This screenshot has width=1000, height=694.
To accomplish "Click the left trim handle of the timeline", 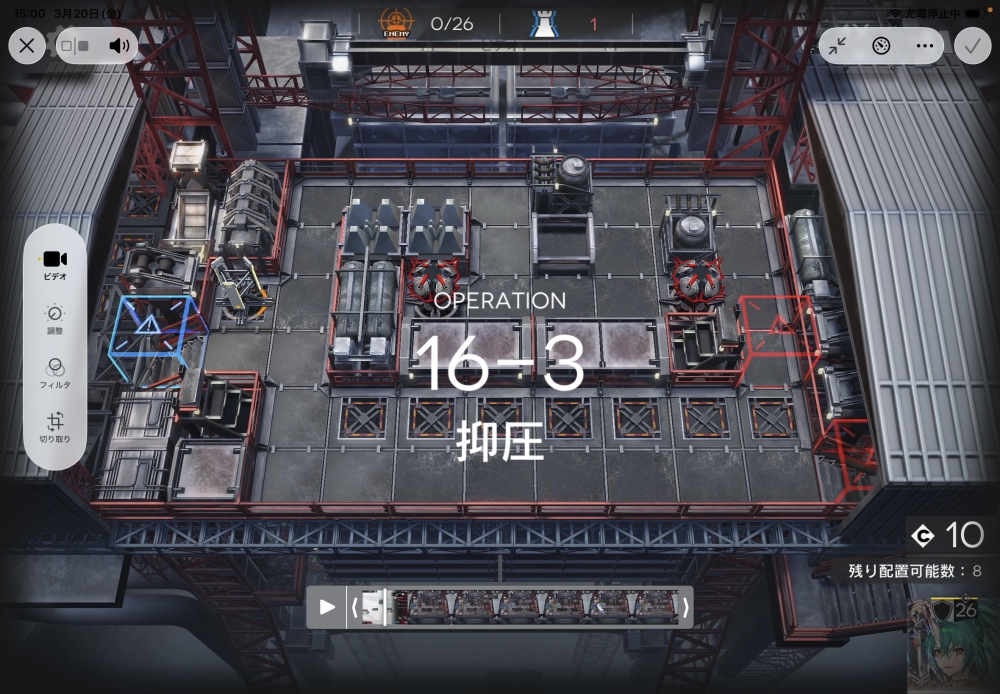I will click(354, 607).
